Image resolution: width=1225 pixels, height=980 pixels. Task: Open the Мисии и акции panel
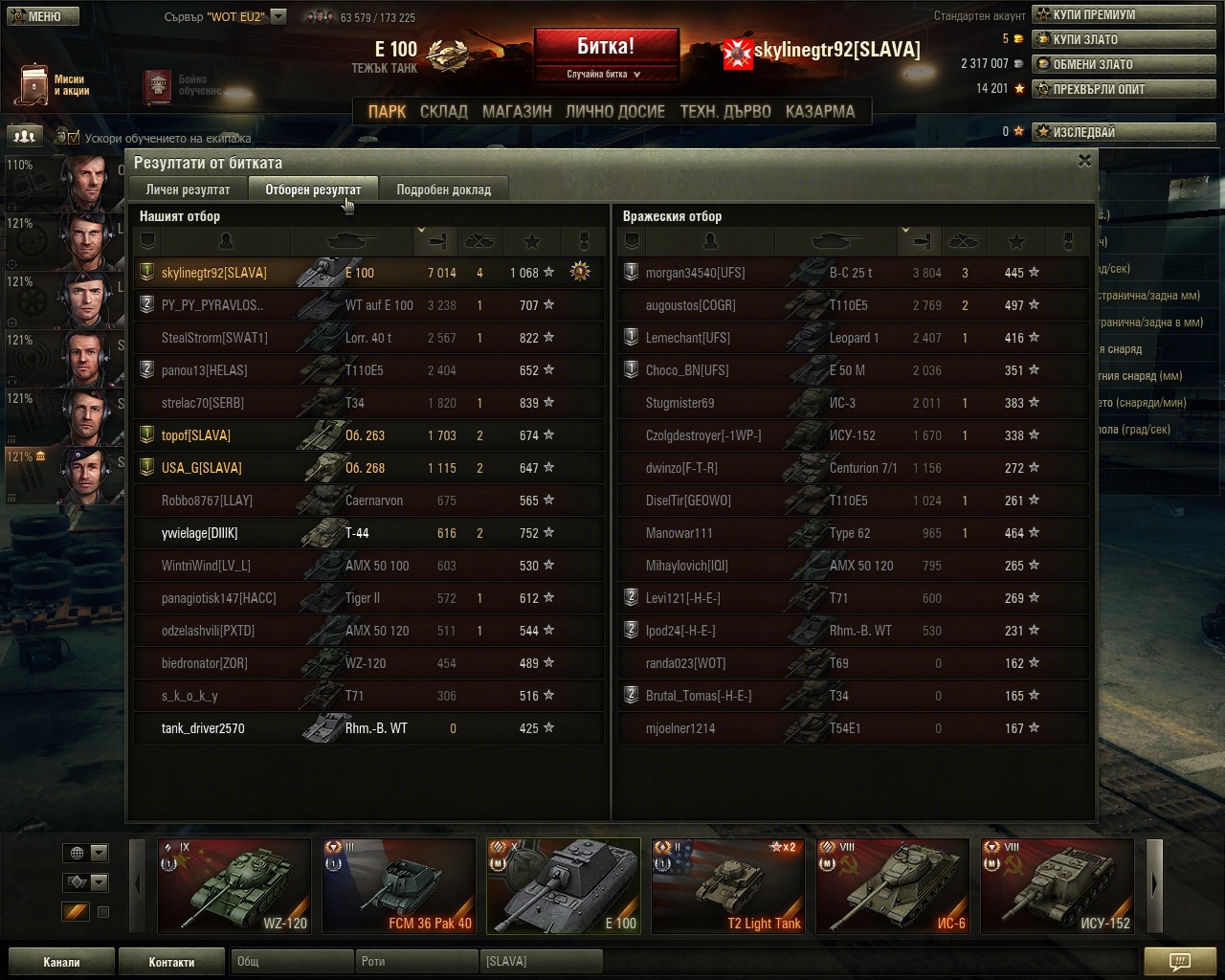point(53,85)
